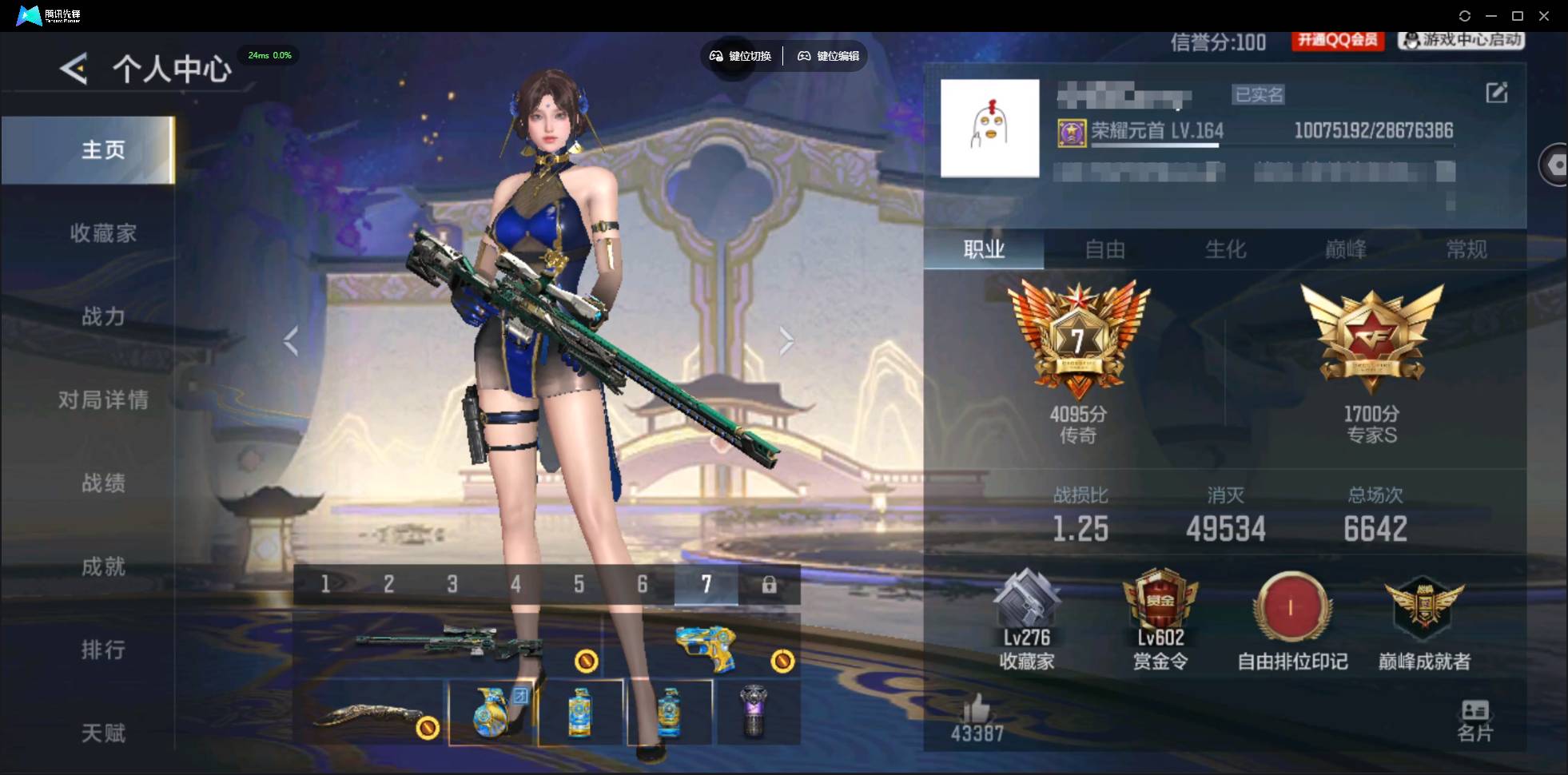Screen dimensions: 1568x775
Task: Click the player avatar picture
Action: 989,128
